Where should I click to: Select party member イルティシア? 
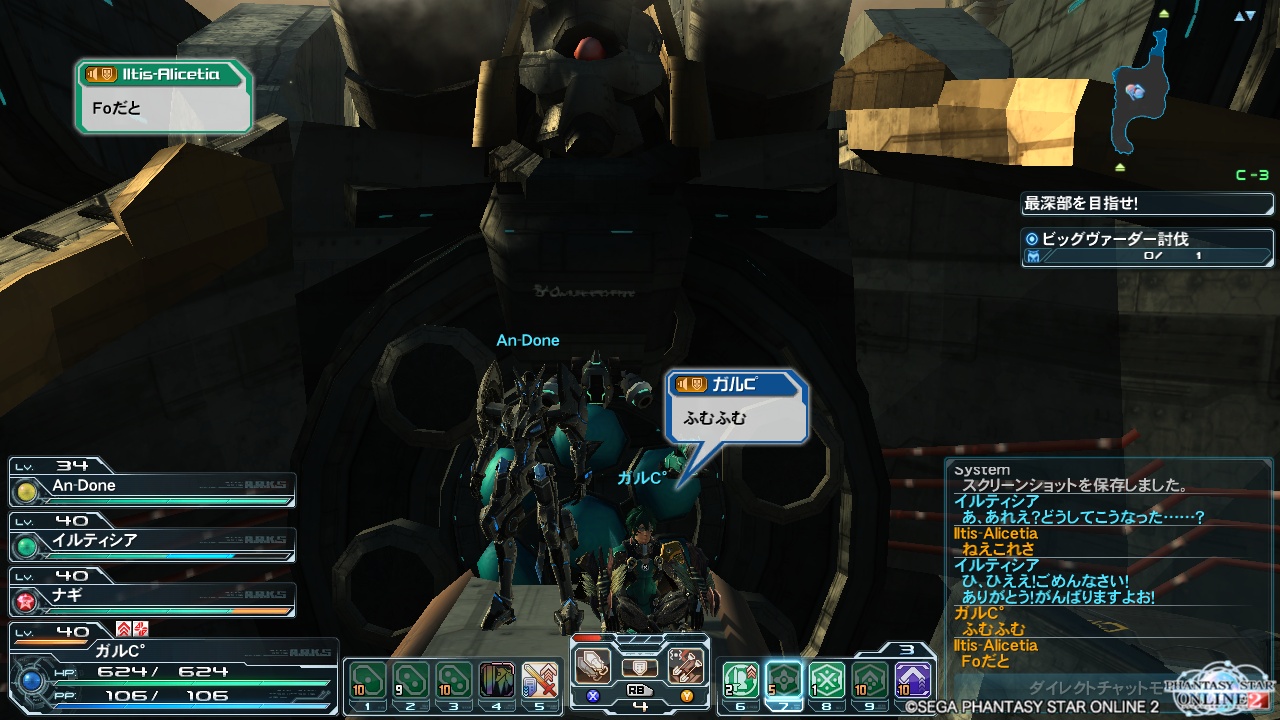152,542
